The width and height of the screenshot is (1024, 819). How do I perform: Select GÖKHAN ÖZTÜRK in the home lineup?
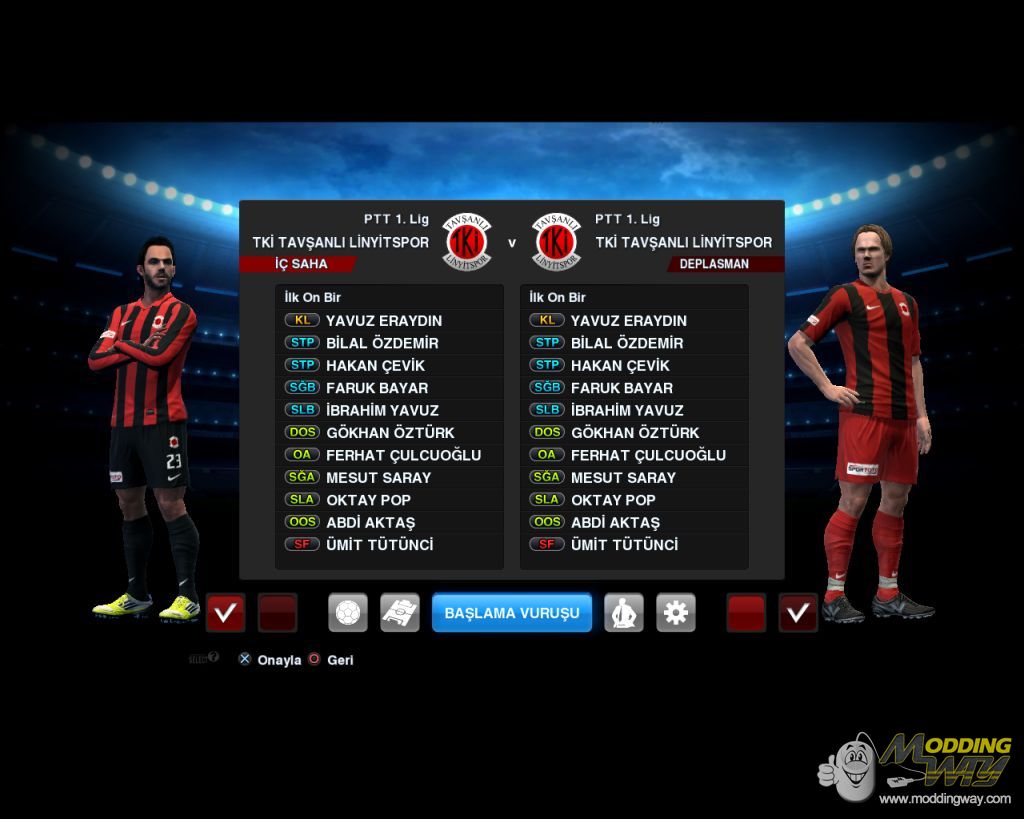coord(390,433)
